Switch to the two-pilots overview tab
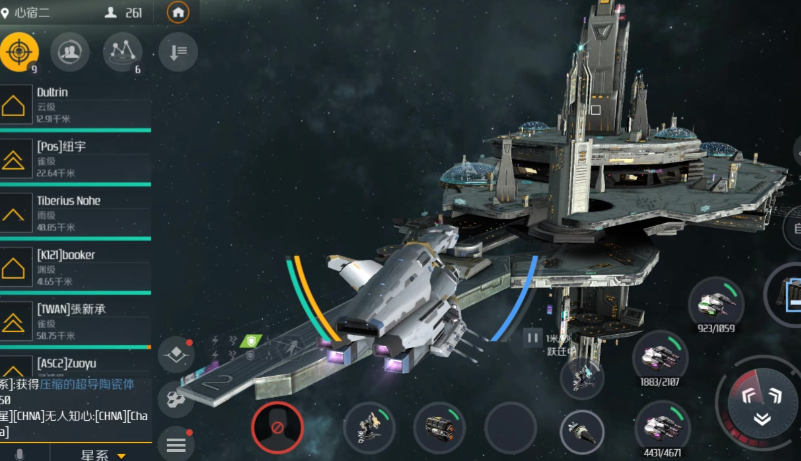801x461 pixels. click(70, 51)
